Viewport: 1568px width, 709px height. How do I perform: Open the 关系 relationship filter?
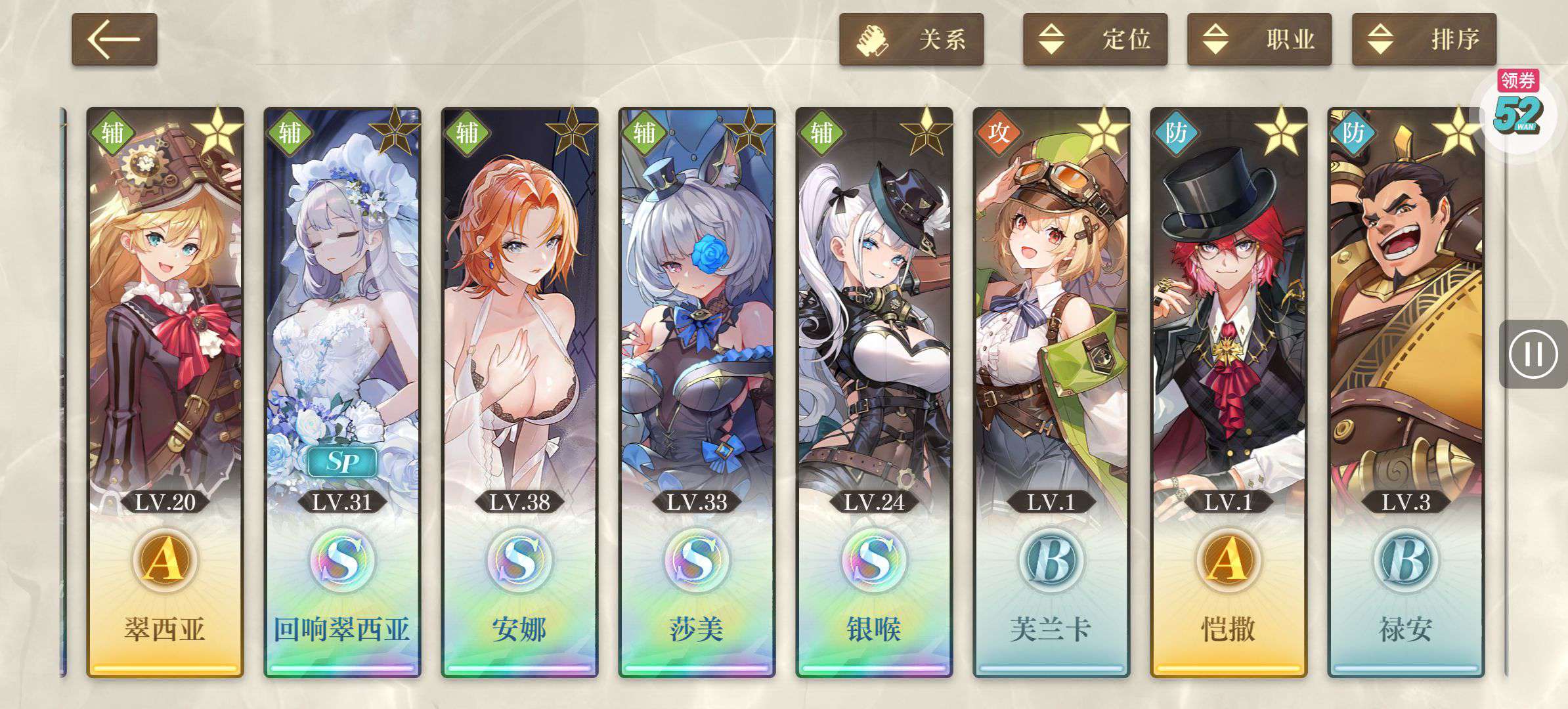pyautogui.click(x=911, y=39)
